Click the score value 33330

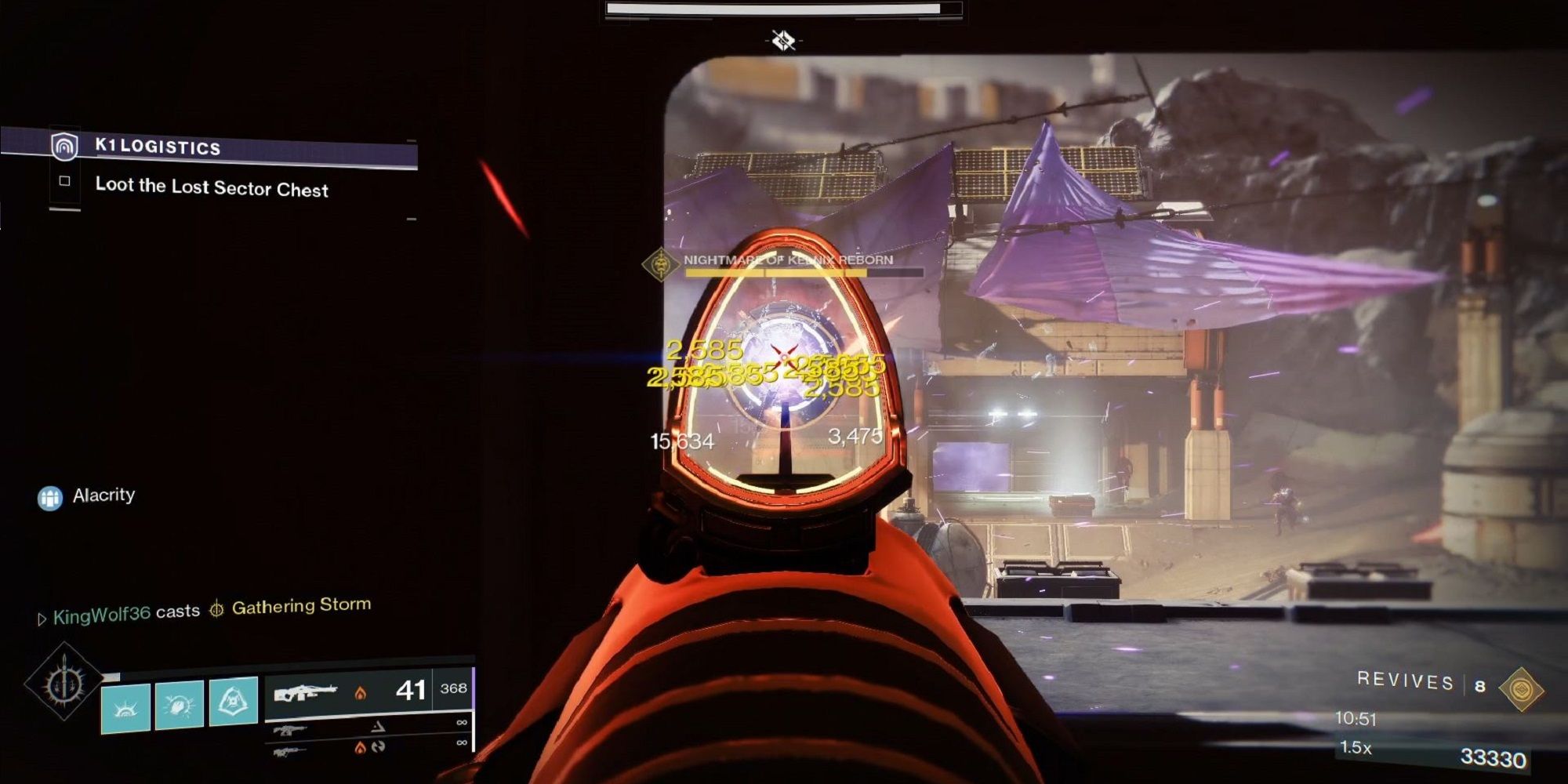1492,757
